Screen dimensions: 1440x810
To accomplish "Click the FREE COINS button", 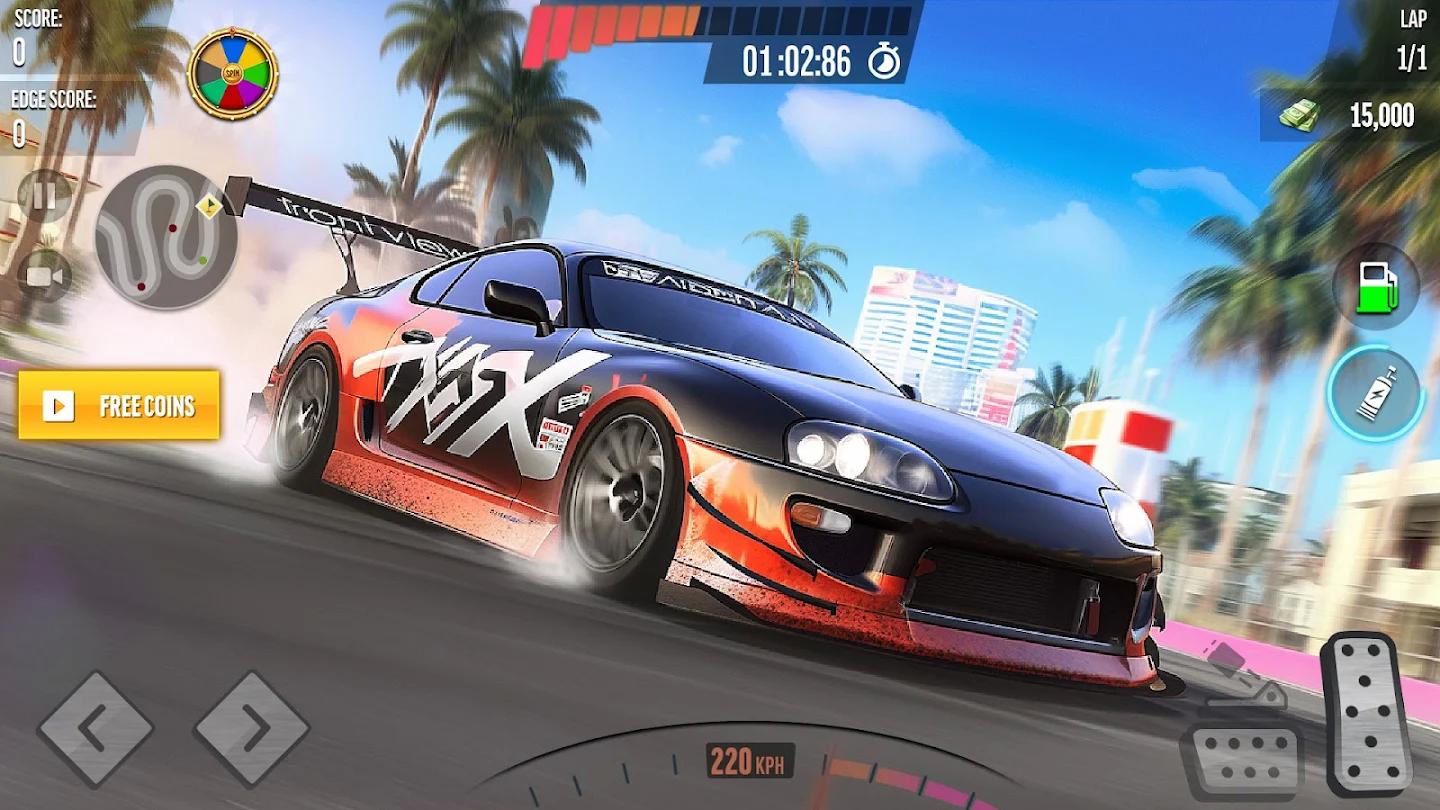I will pos(118,406).
